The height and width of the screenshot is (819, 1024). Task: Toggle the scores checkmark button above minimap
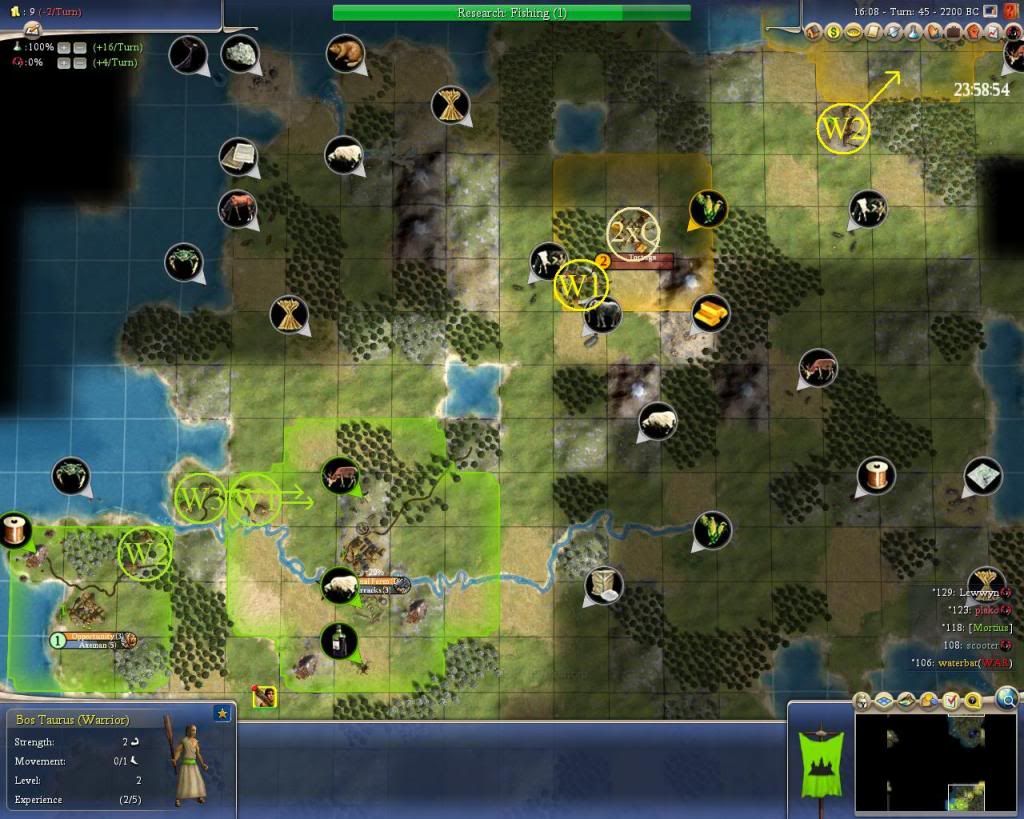(x=951, y=701)
